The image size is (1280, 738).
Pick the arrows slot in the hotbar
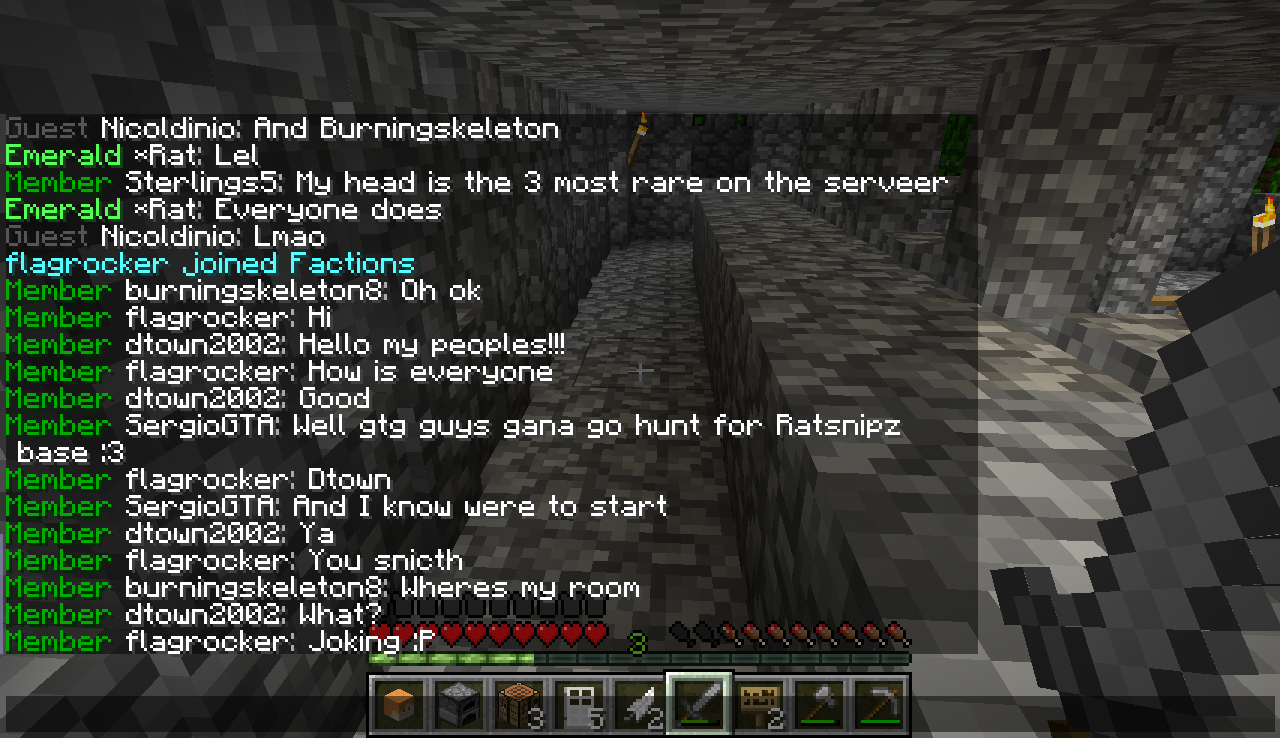tap(639, 705)
